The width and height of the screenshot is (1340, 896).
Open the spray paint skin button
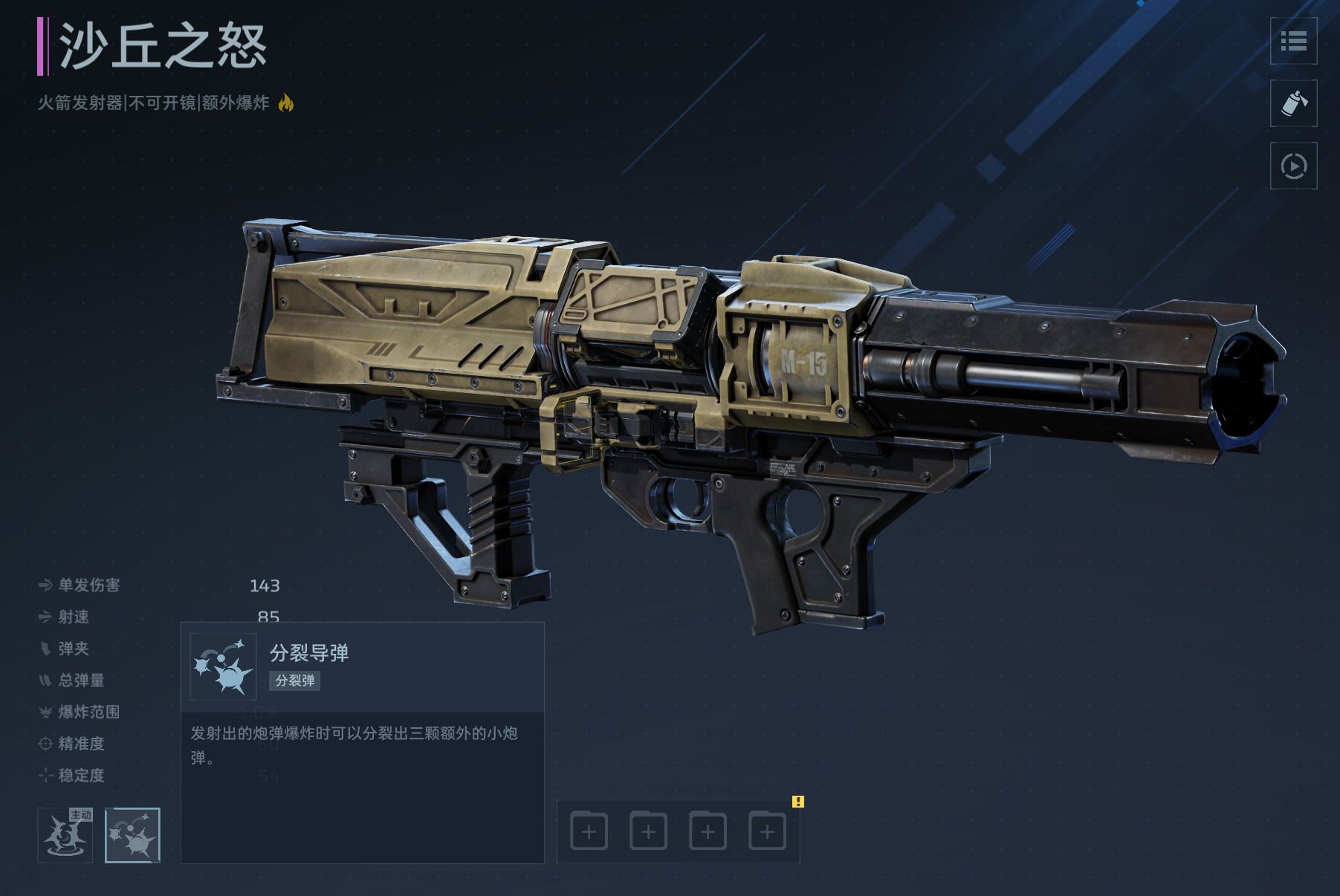1293,103
